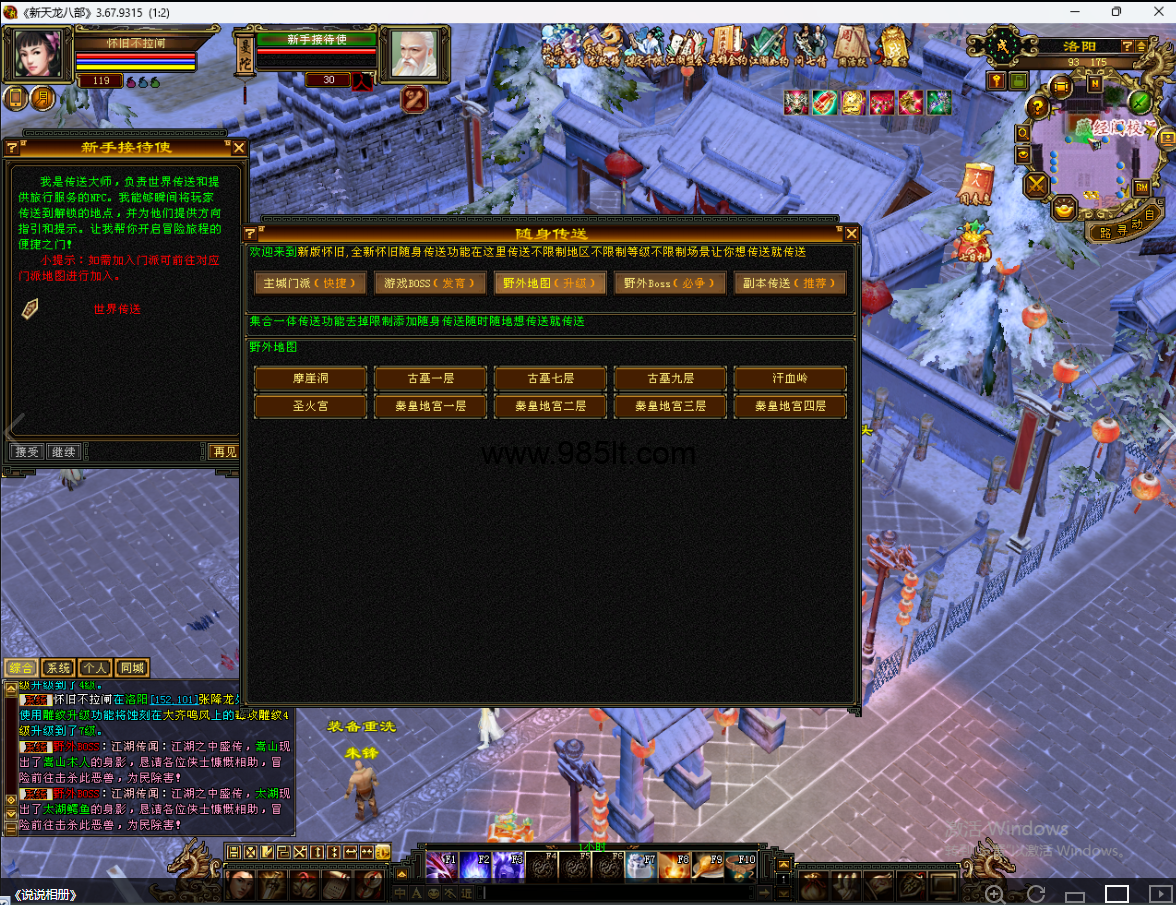This screenshot has width=1176, height=905.
Task: Select the 圣火宫 destination
Action: [x=310, y=406]
